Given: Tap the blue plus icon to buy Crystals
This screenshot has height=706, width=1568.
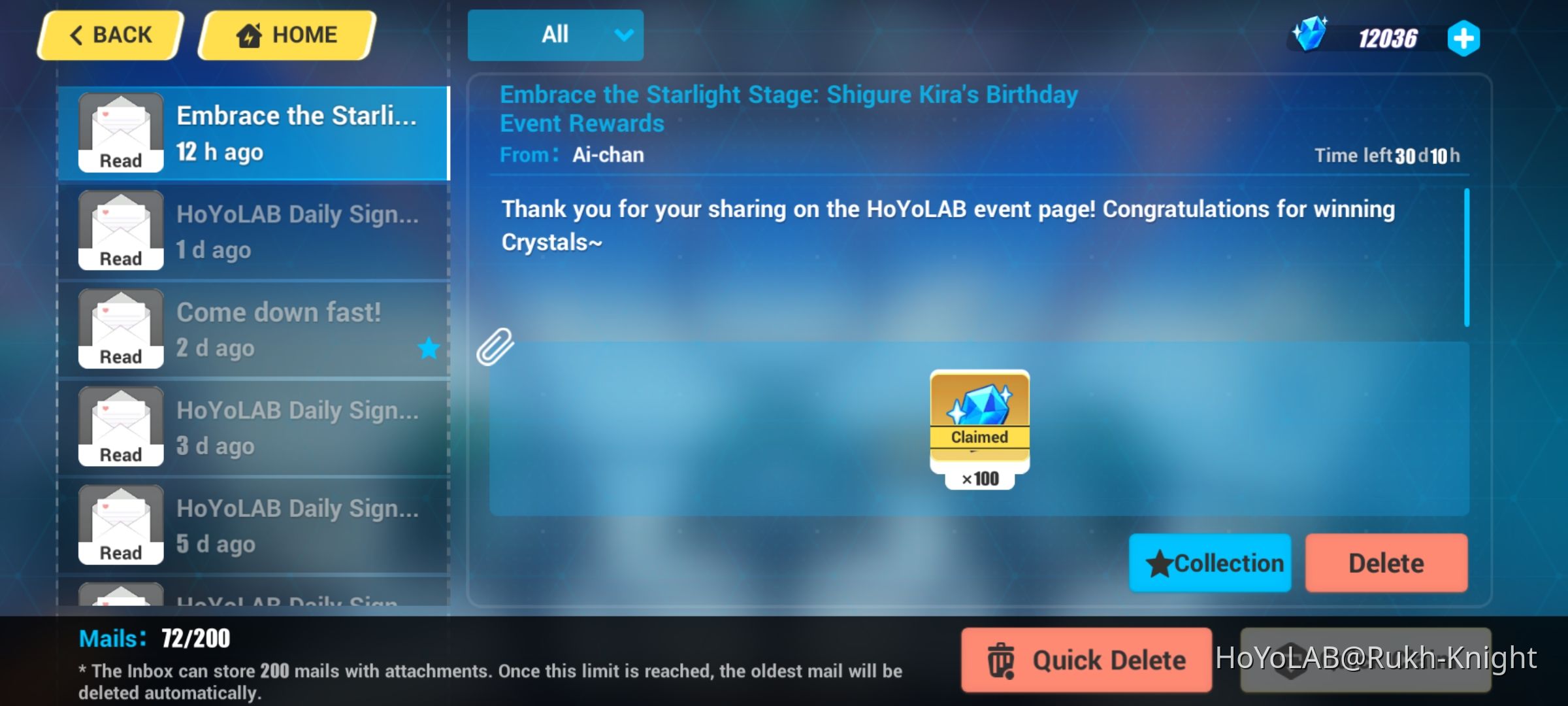Looking at the screenshot, I should (x=1463, y=38).
